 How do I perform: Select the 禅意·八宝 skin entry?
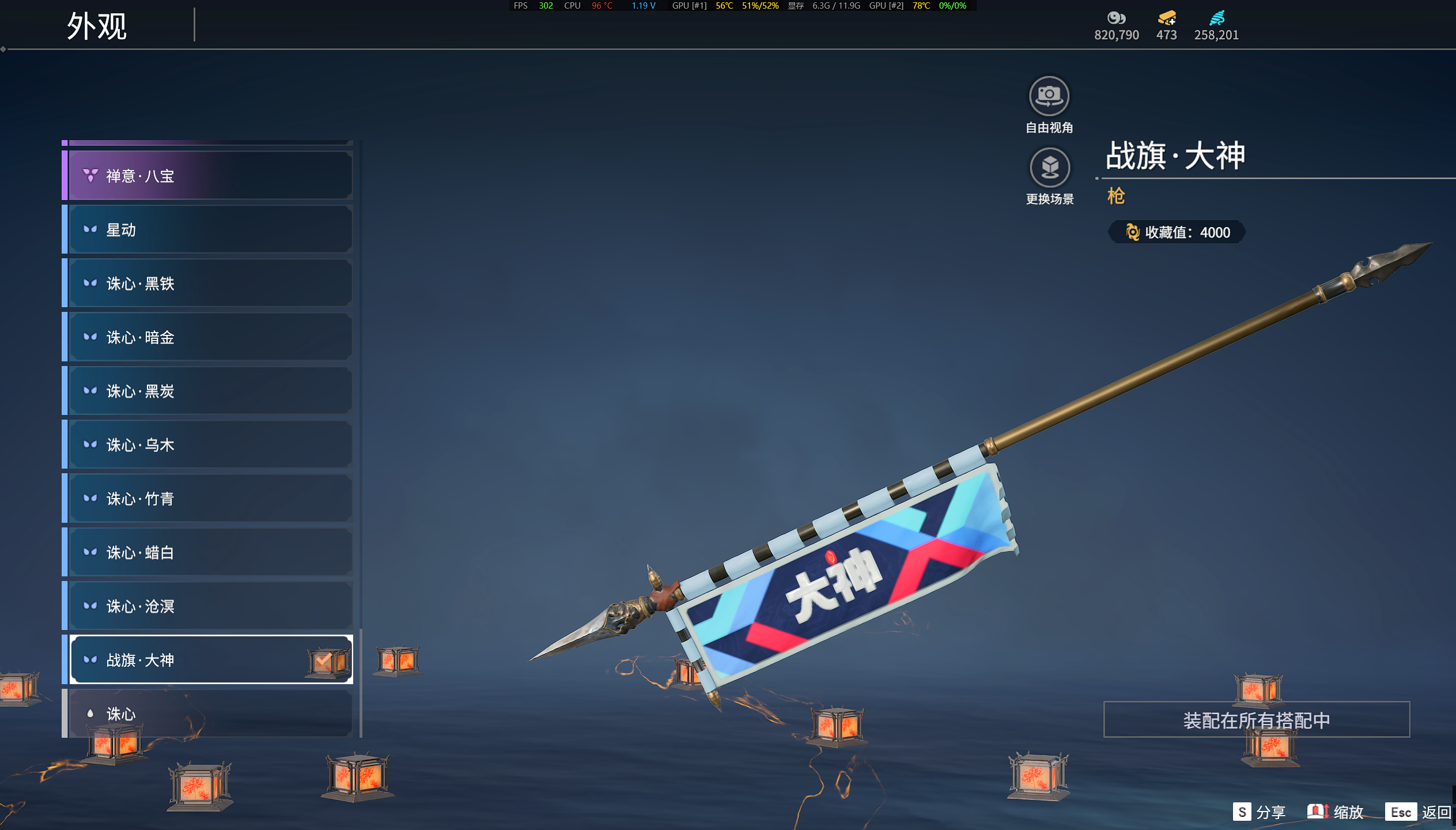(210, 176)
